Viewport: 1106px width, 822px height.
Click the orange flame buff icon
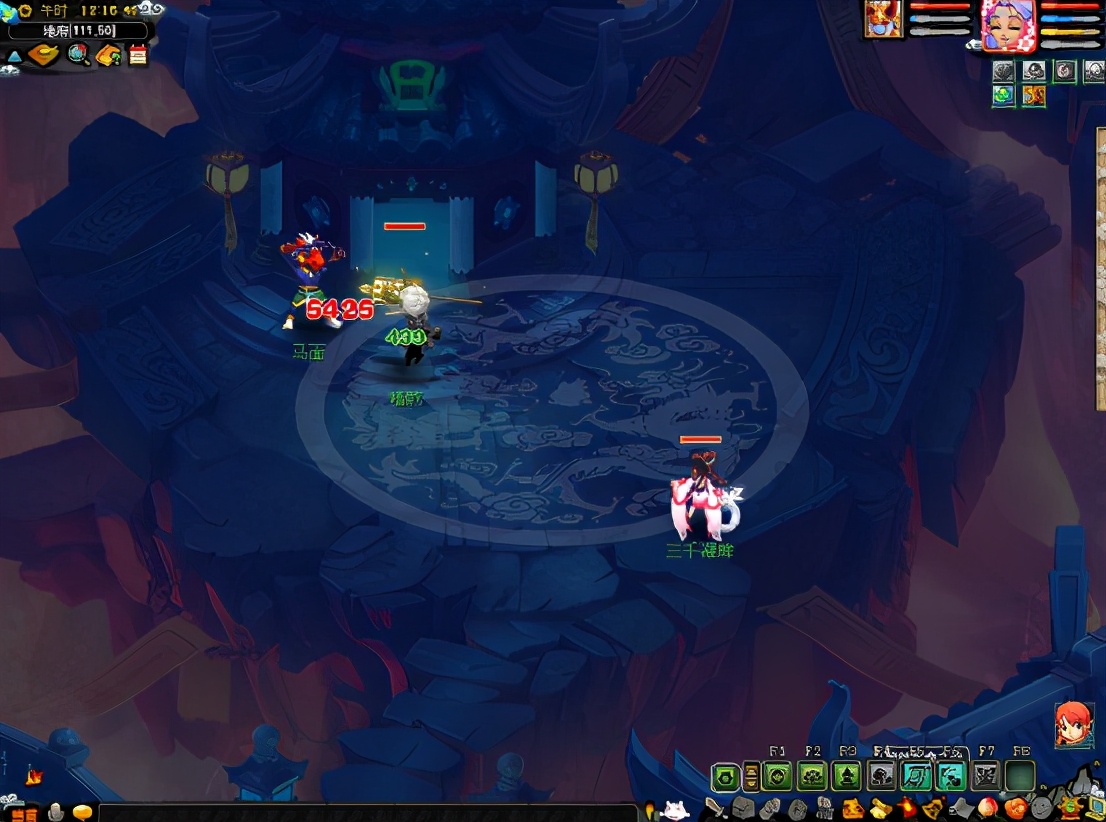(1033, 95)
